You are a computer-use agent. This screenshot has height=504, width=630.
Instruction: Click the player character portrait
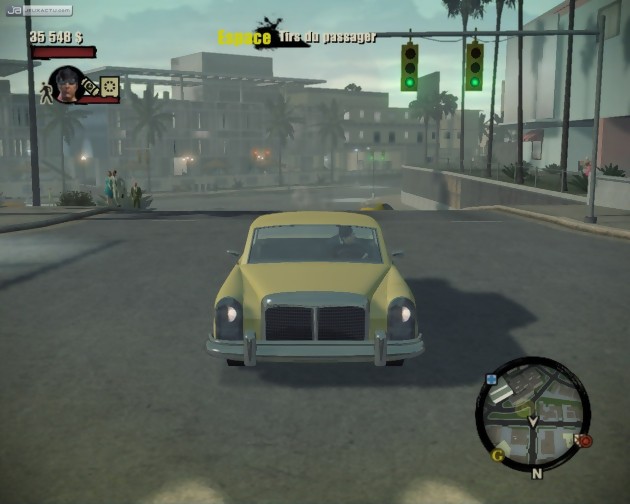pyautogui.click(x=67, y=84)
